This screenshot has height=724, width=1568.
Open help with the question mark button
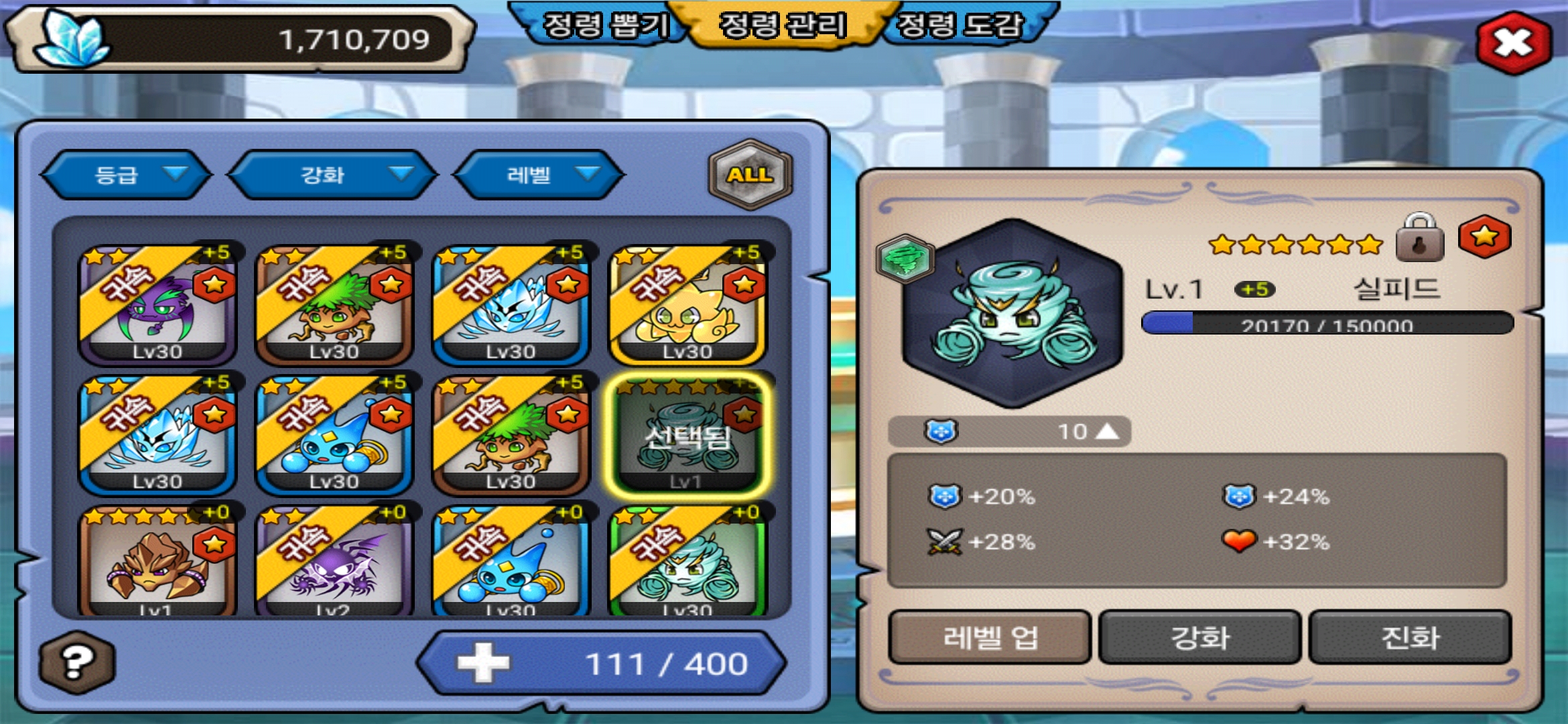[76, 662]
